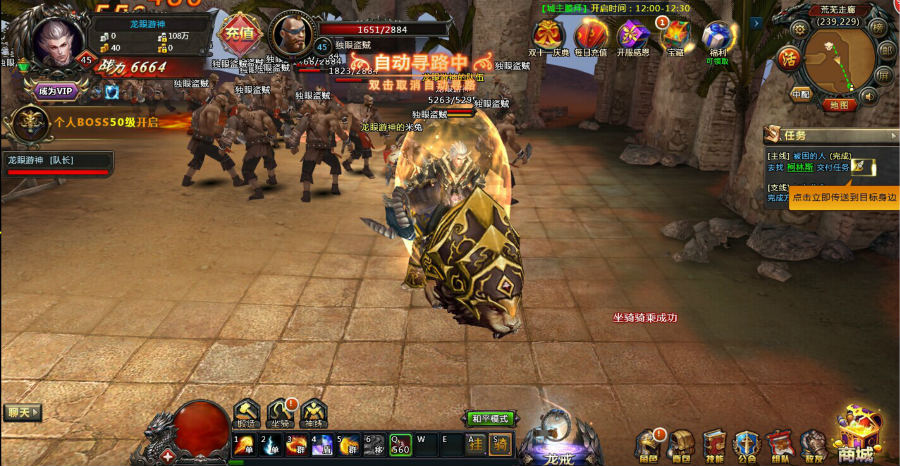This screenshot has height=466, width=900.
Task: Click the 坐骑 mount button
Action: [280, 411]
